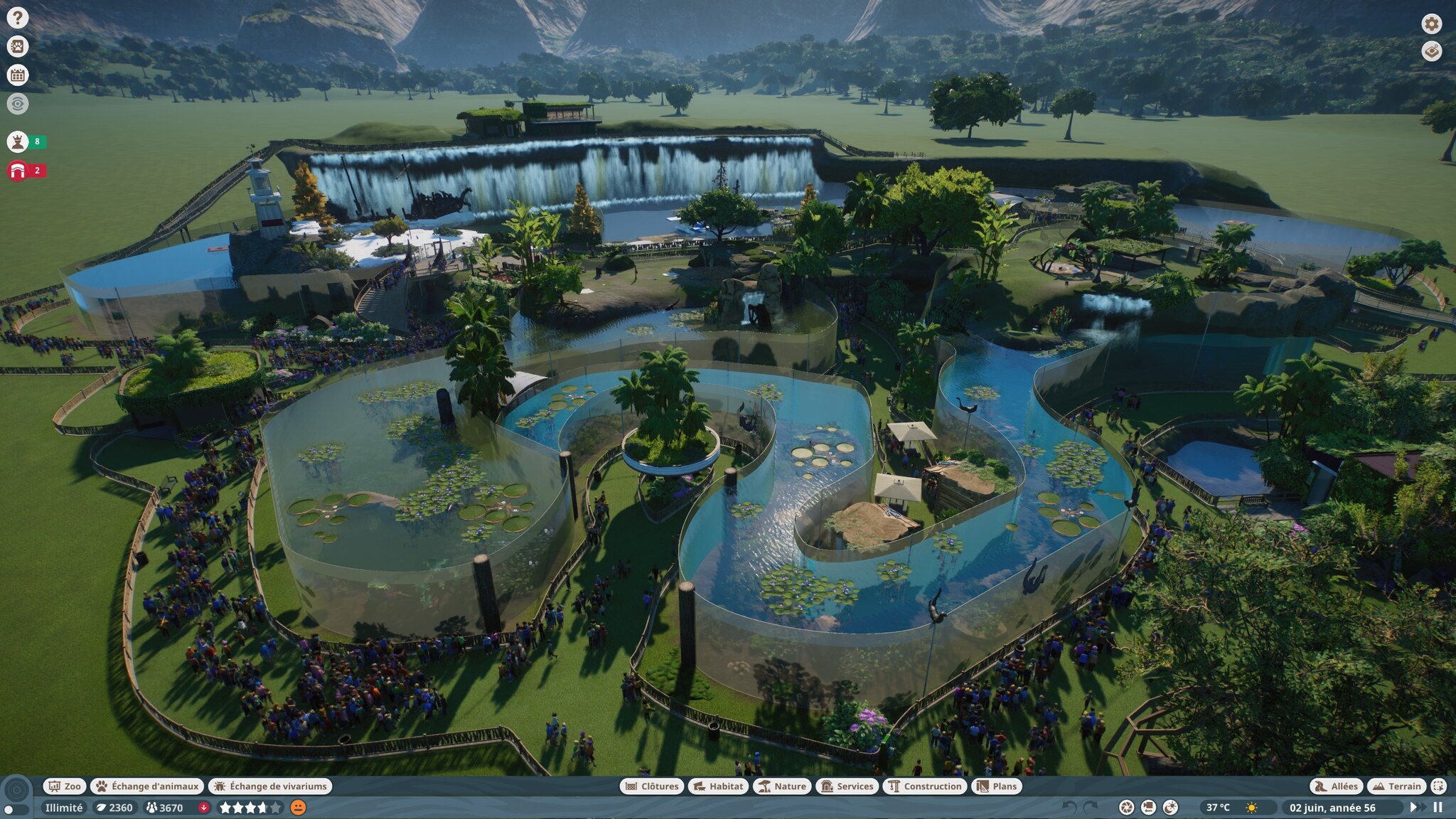Viewport: 1456px width, 819px height.
Task: Show notifications with the crowned figure icon
Action: (18, 141)
